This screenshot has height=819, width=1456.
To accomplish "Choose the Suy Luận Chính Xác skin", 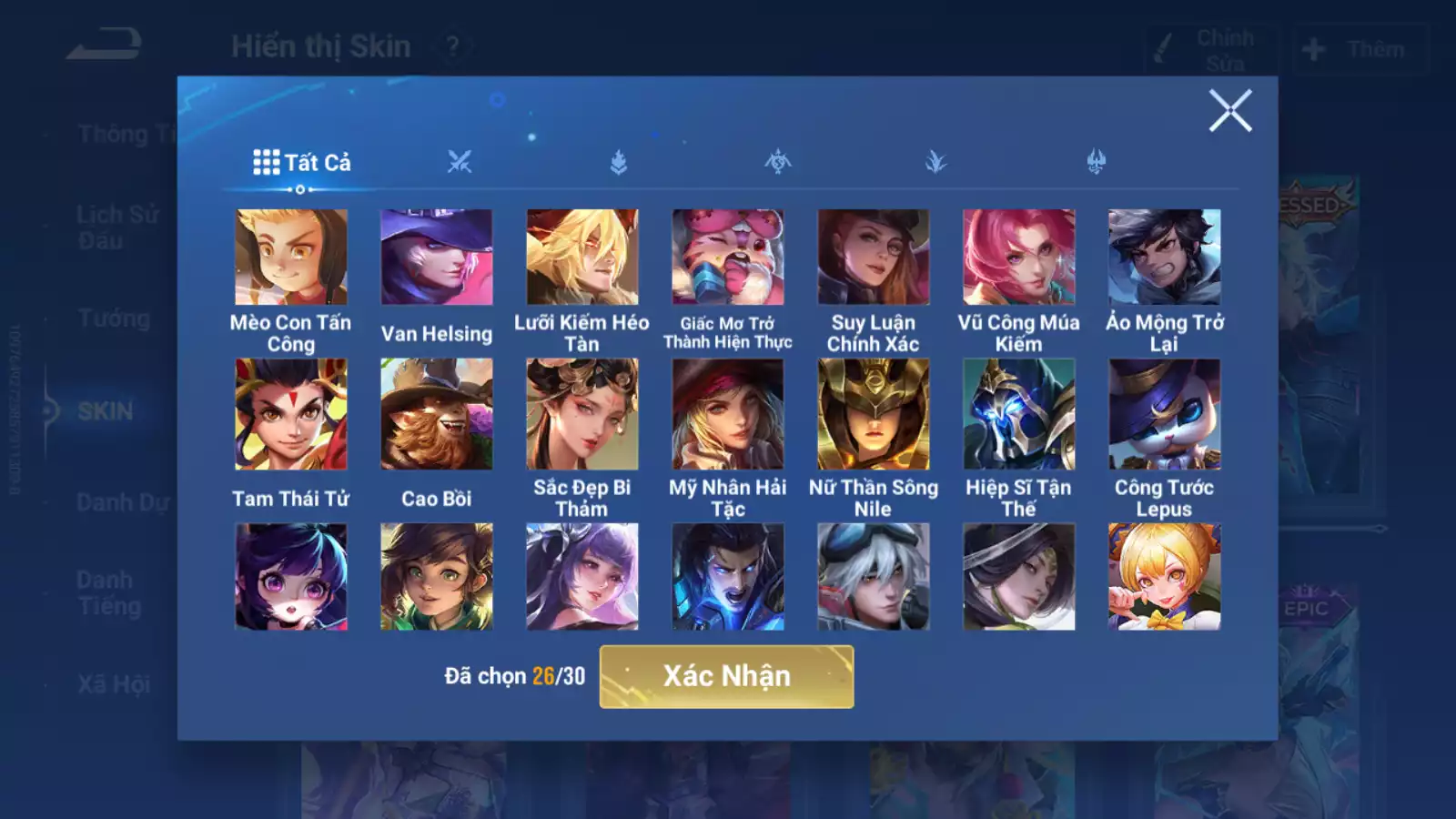I will tap(874, 258).
